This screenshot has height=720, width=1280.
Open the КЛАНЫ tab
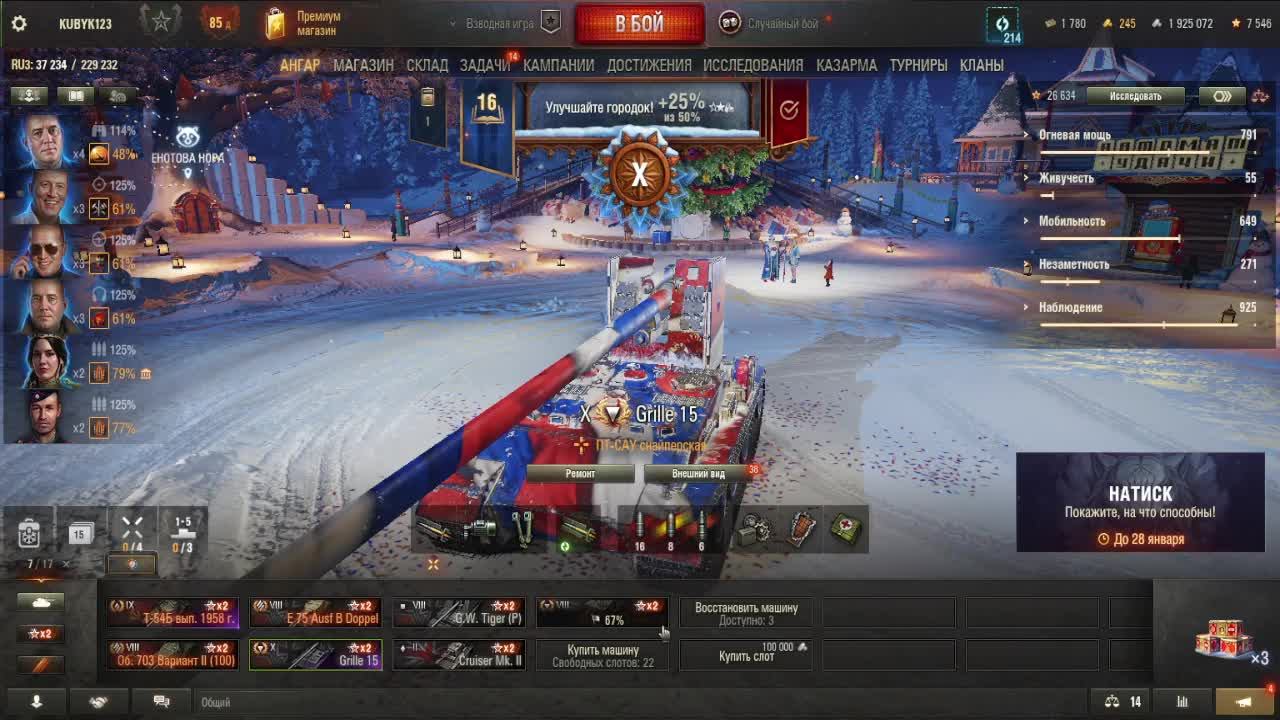981,65
